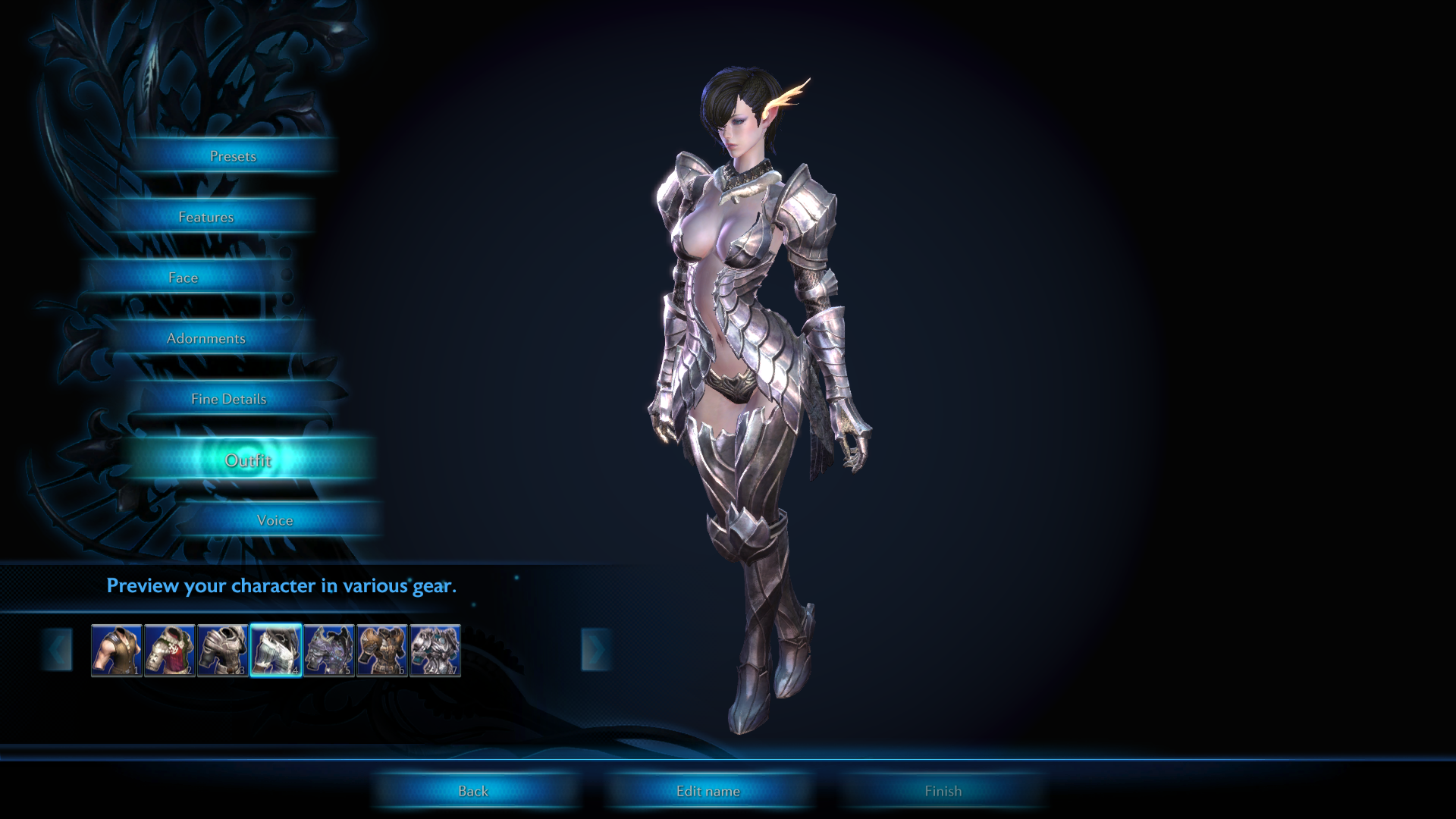This screenshot has height=819, width=1456.
Task: Preview outfit 5, the purple-blue armor
Action: coord(329,650)
